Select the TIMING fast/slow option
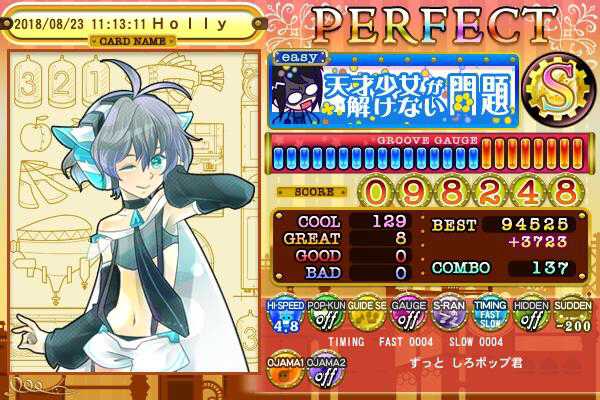This screenshot has width=600, height=400. (x=487, y=316)
